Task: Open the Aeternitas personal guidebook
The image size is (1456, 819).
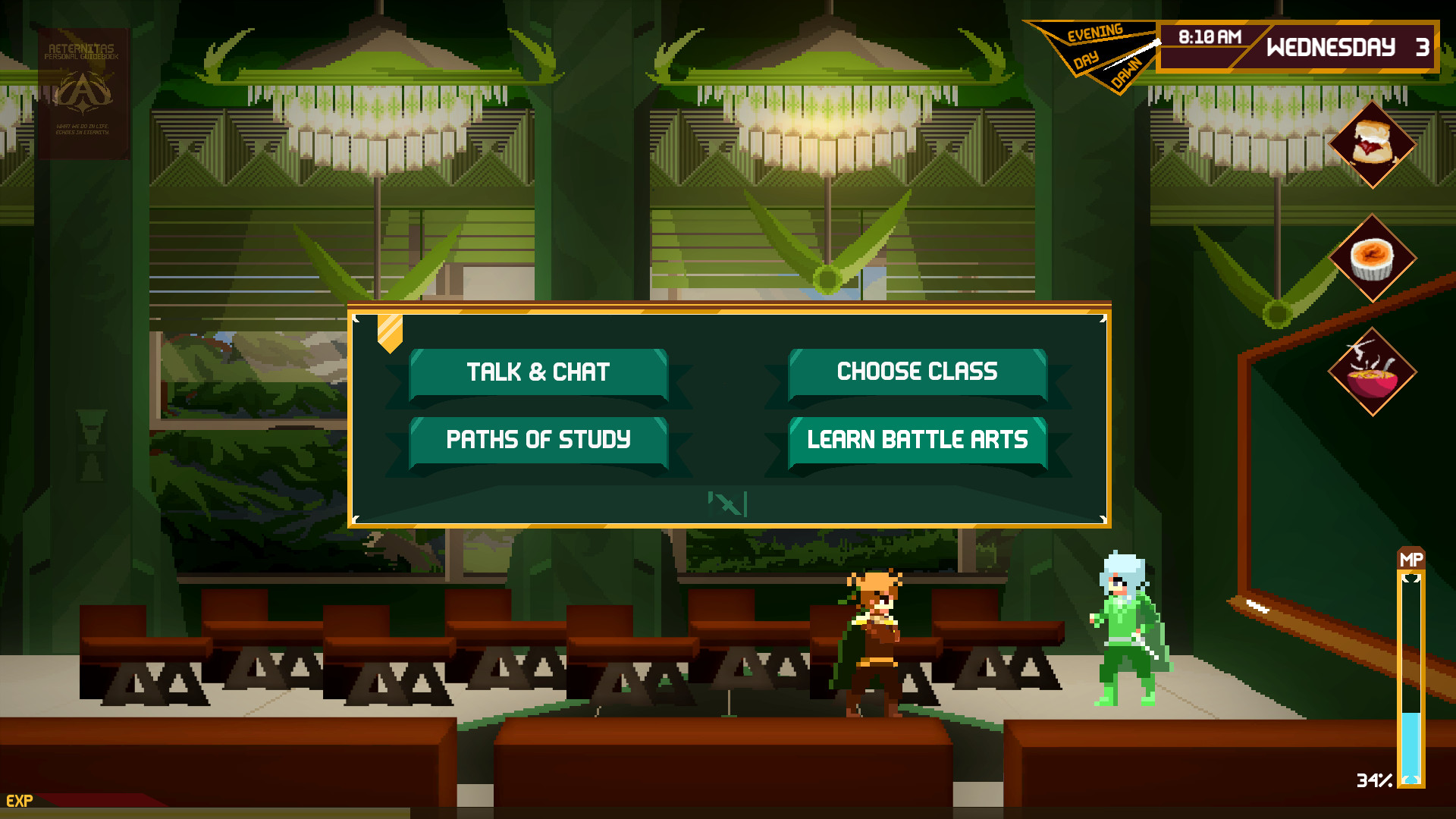Action: pyautogui.click(x=83, y=93)
